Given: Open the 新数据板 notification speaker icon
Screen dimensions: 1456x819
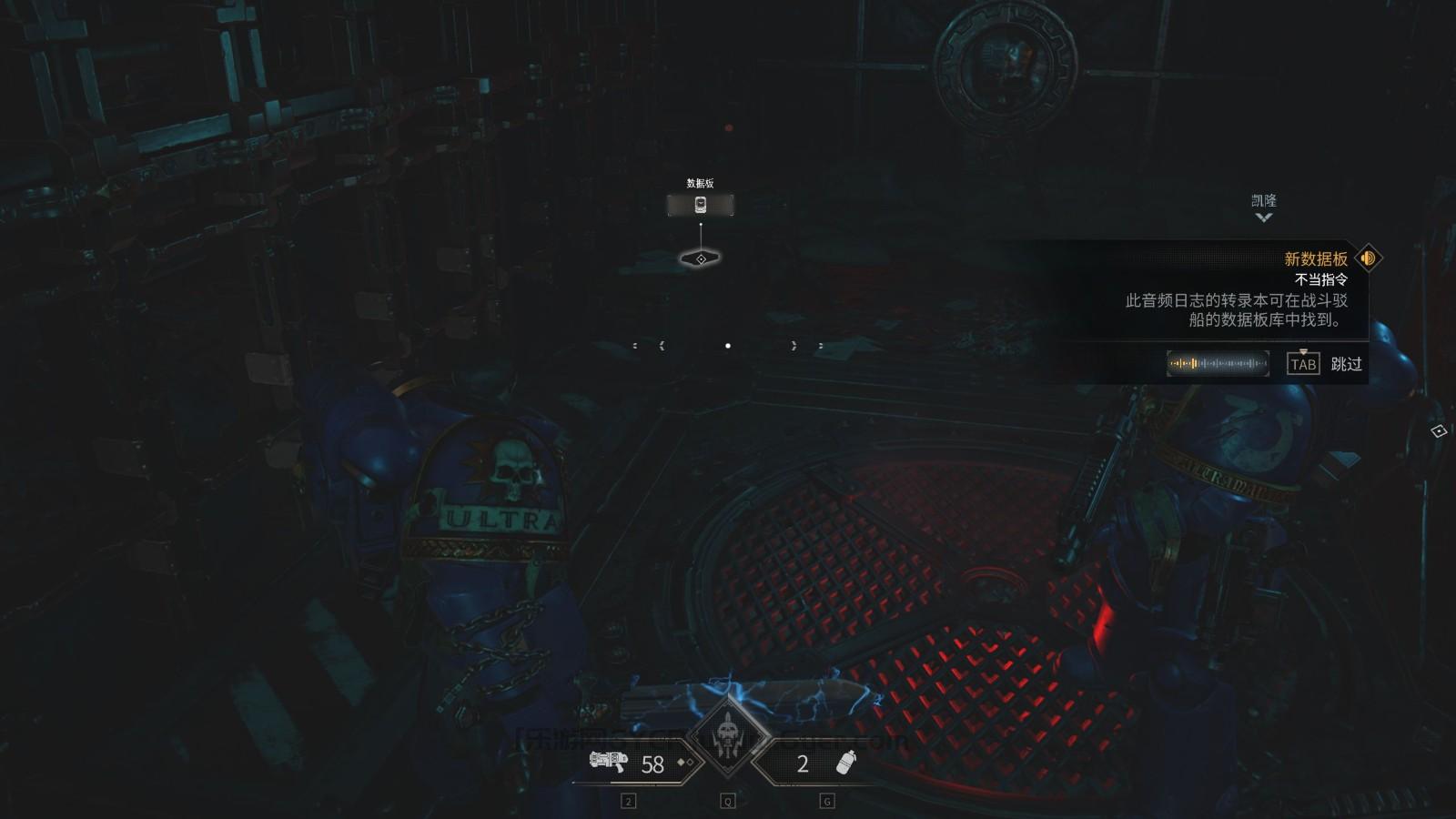Looking at the screenshot, I should coord(1368,258).
